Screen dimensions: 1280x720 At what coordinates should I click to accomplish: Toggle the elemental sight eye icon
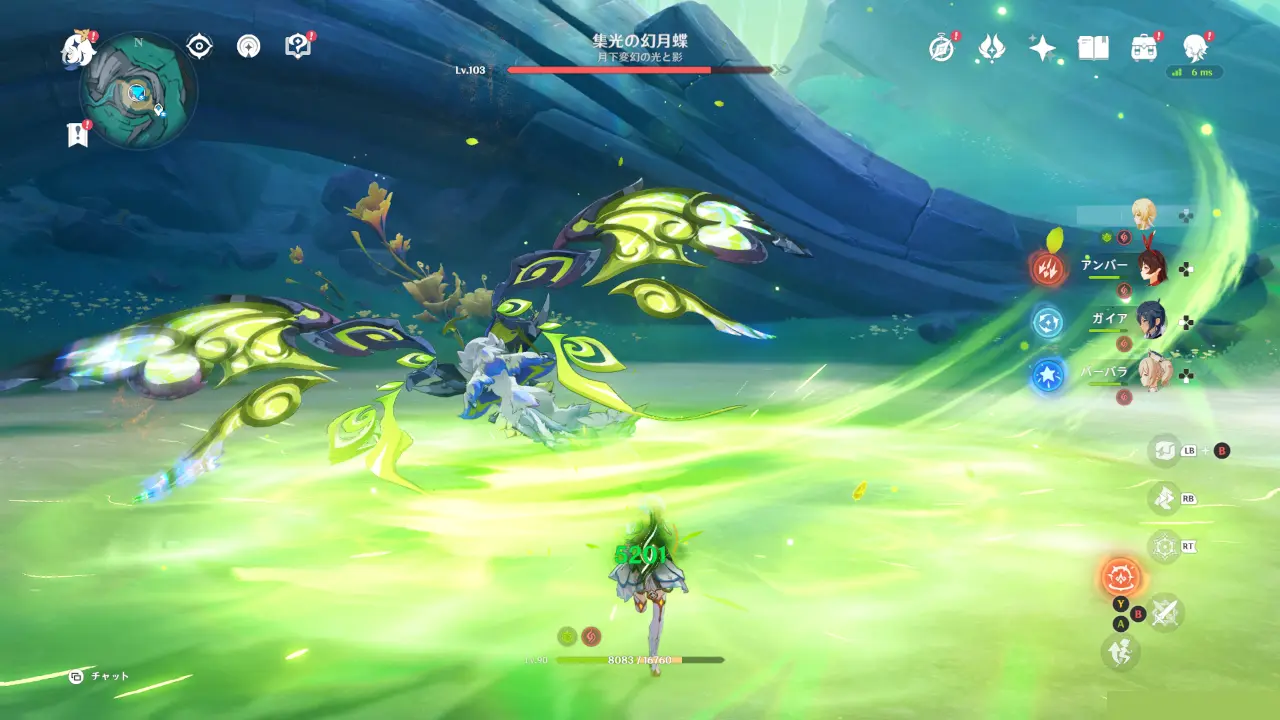(x=200, y=46)
